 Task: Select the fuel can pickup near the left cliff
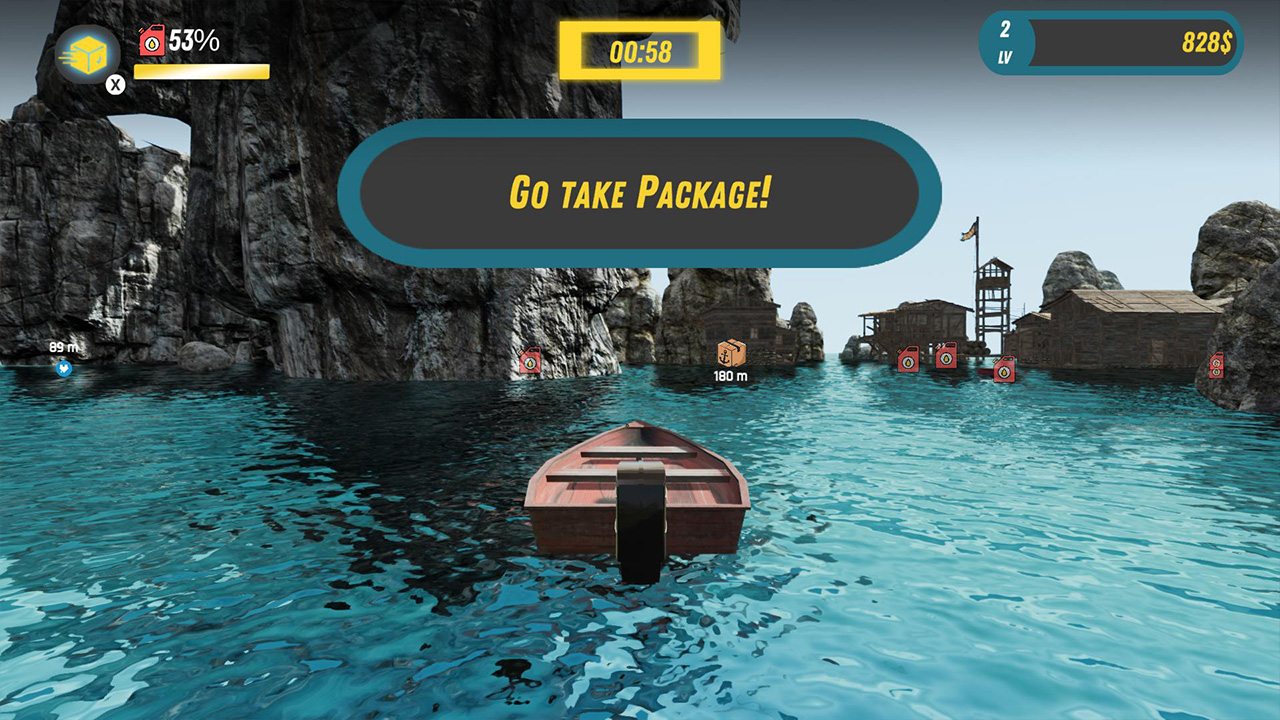tap(531, 361)
